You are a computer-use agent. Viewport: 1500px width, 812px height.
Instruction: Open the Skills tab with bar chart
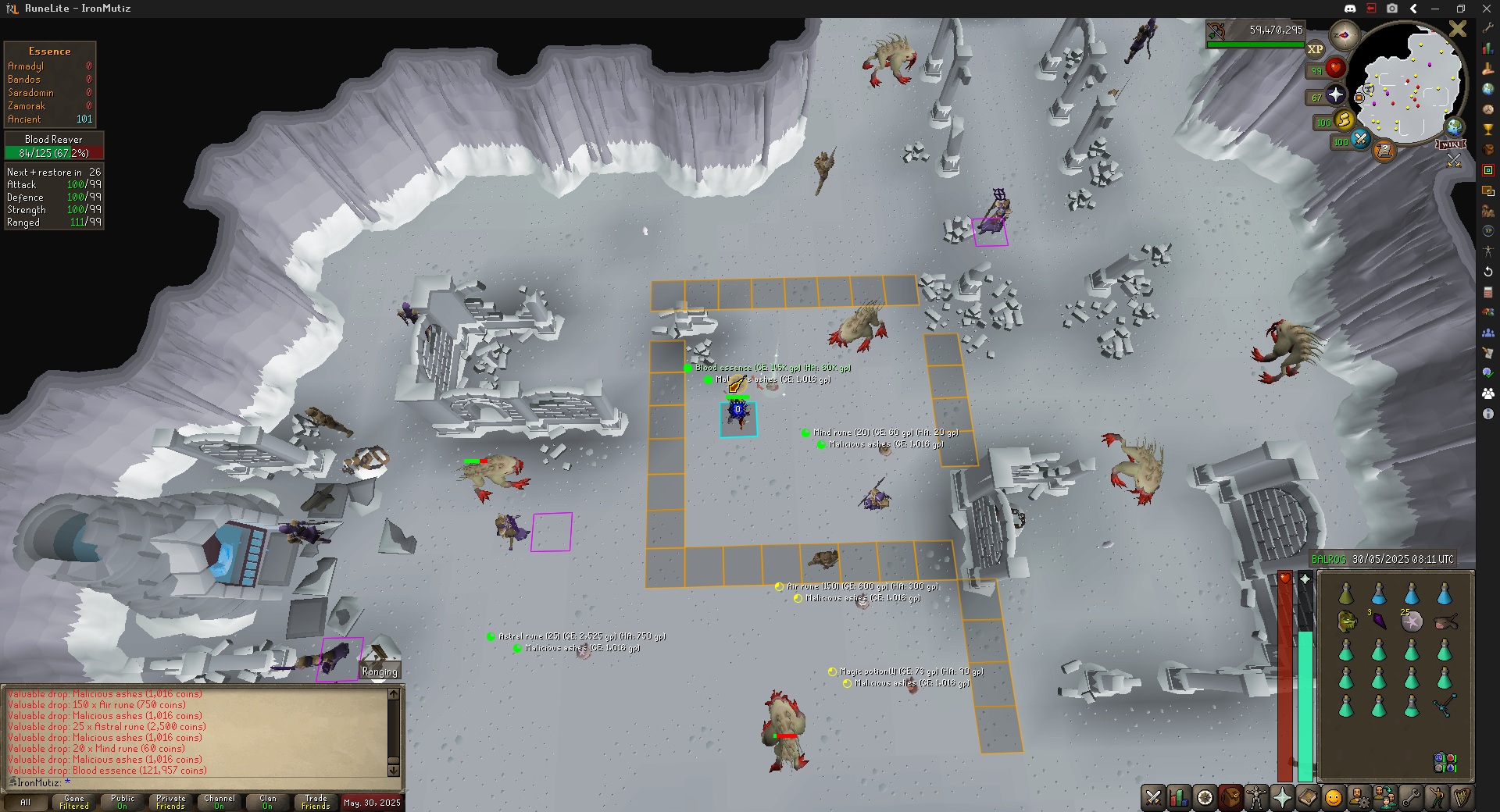1179,797
